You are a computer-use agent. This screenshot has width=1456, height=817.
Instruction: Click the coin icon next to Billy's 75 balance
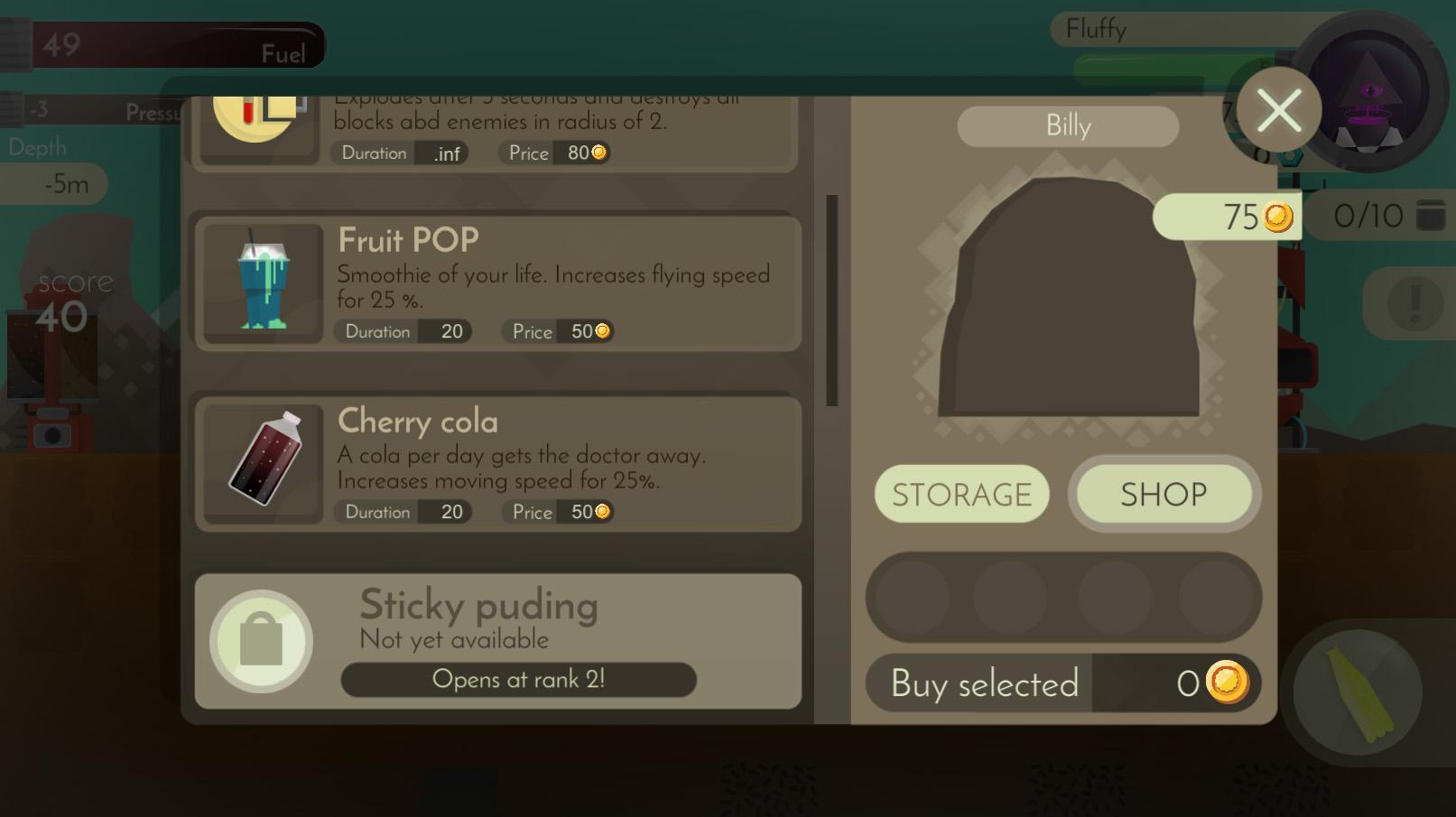[x=1276, y=217]
